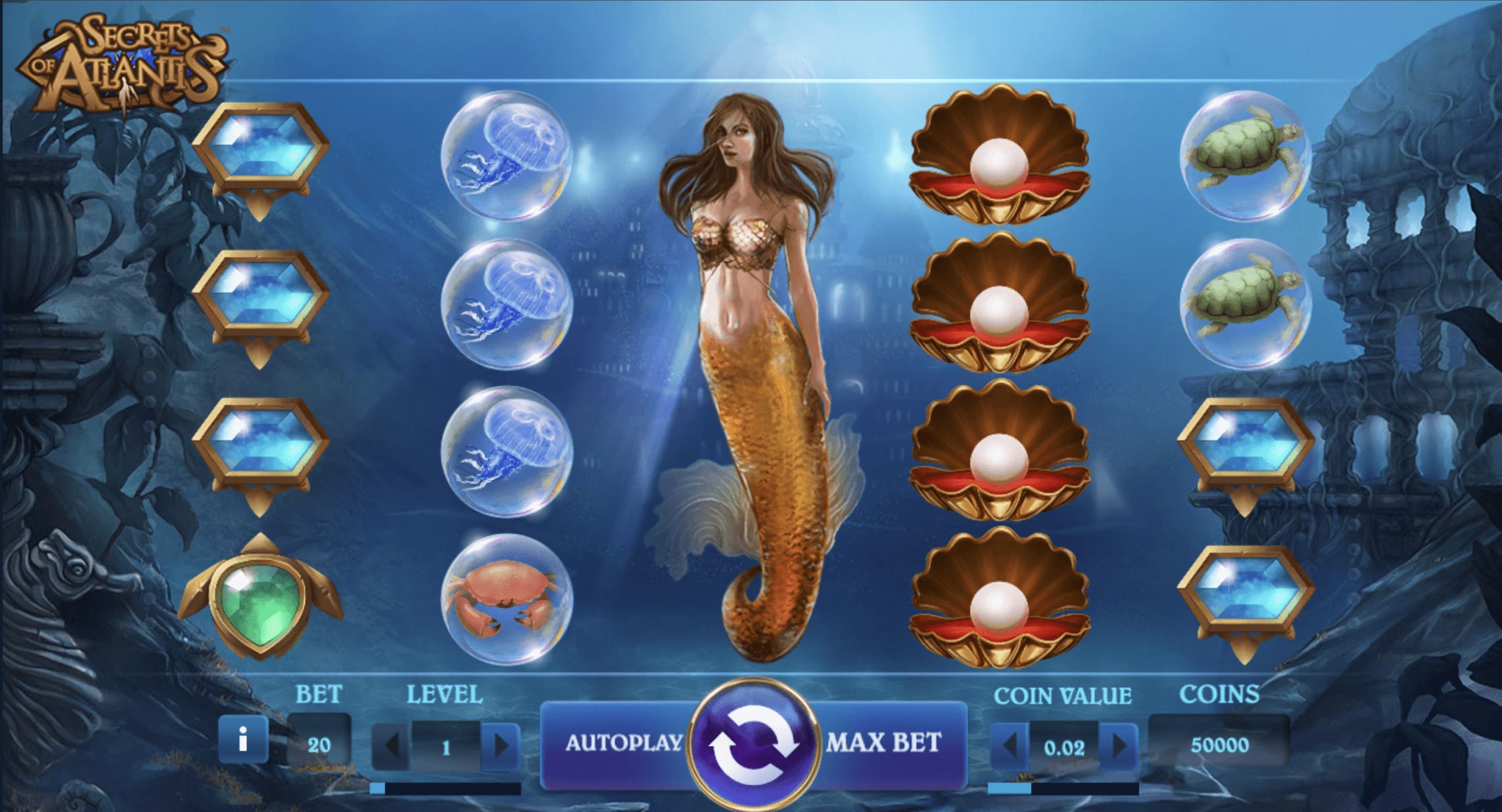1502x812 pixels.
Task: Select the jellyfish bubble symbol
Action: click(507, 158)
